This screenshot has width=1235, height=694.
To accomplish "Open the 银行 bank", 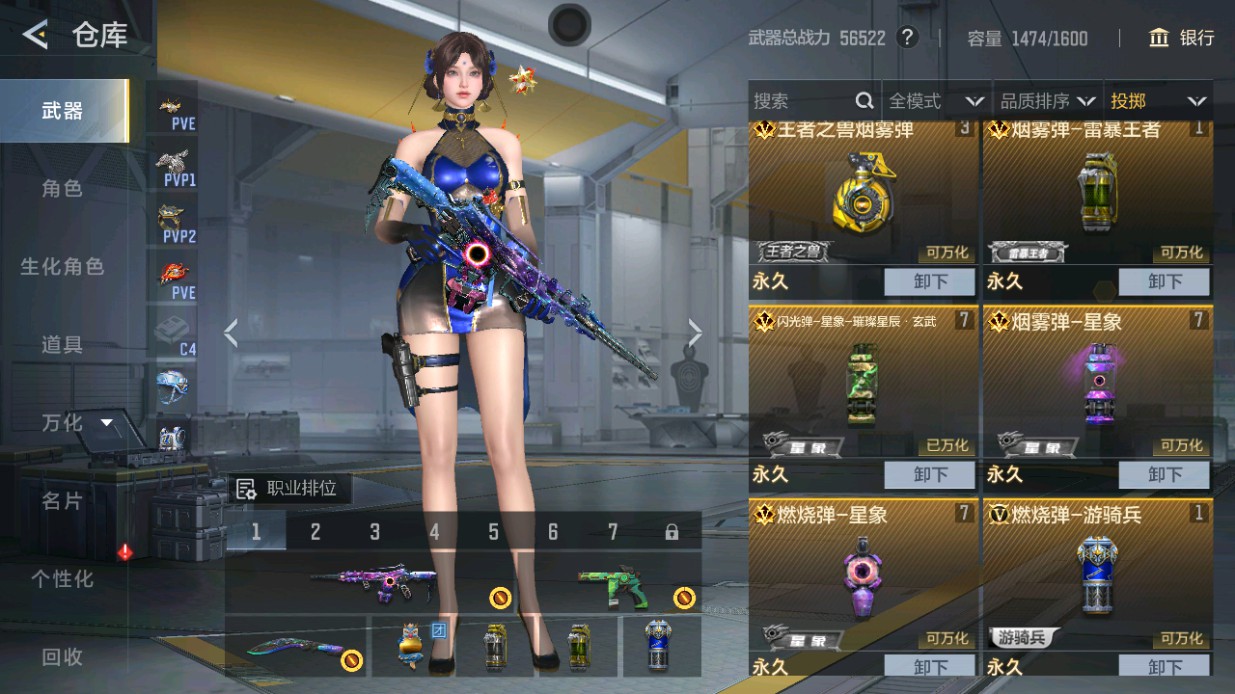I will pyautogui.click(x=1182, y=38).
